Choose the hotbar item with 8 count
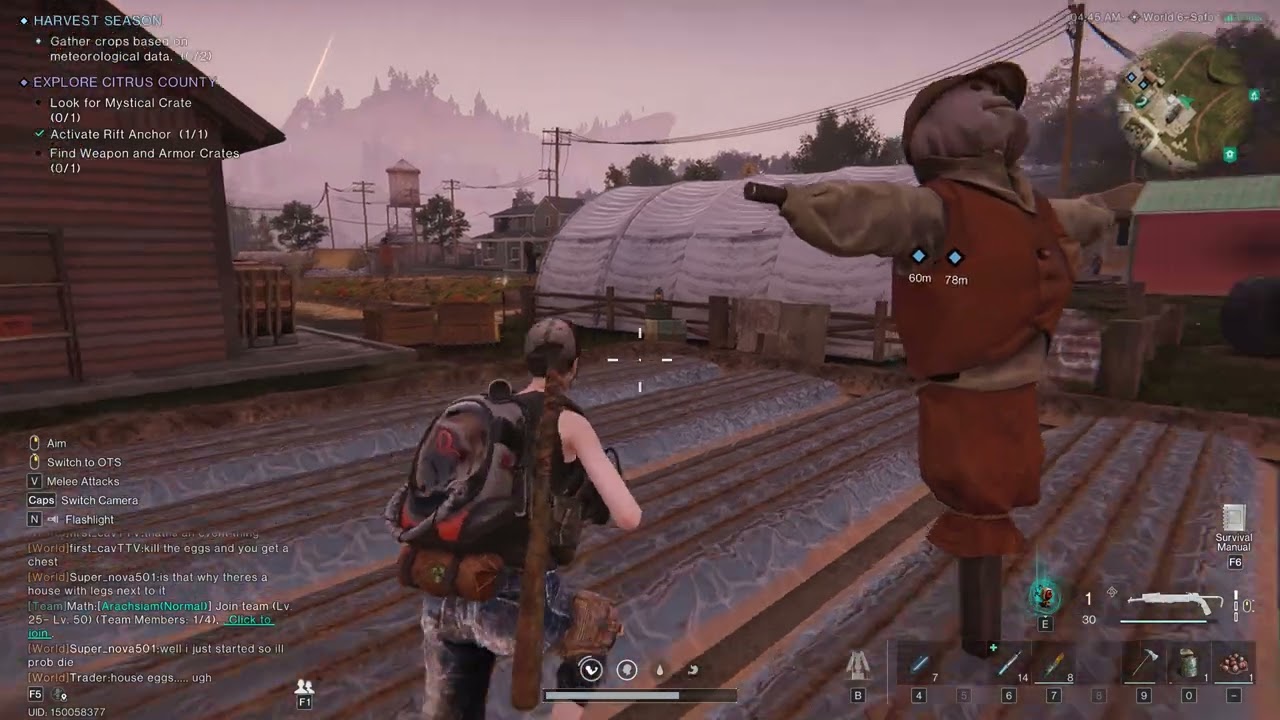Screen dimensions: 1280x720 [1054, 664]
